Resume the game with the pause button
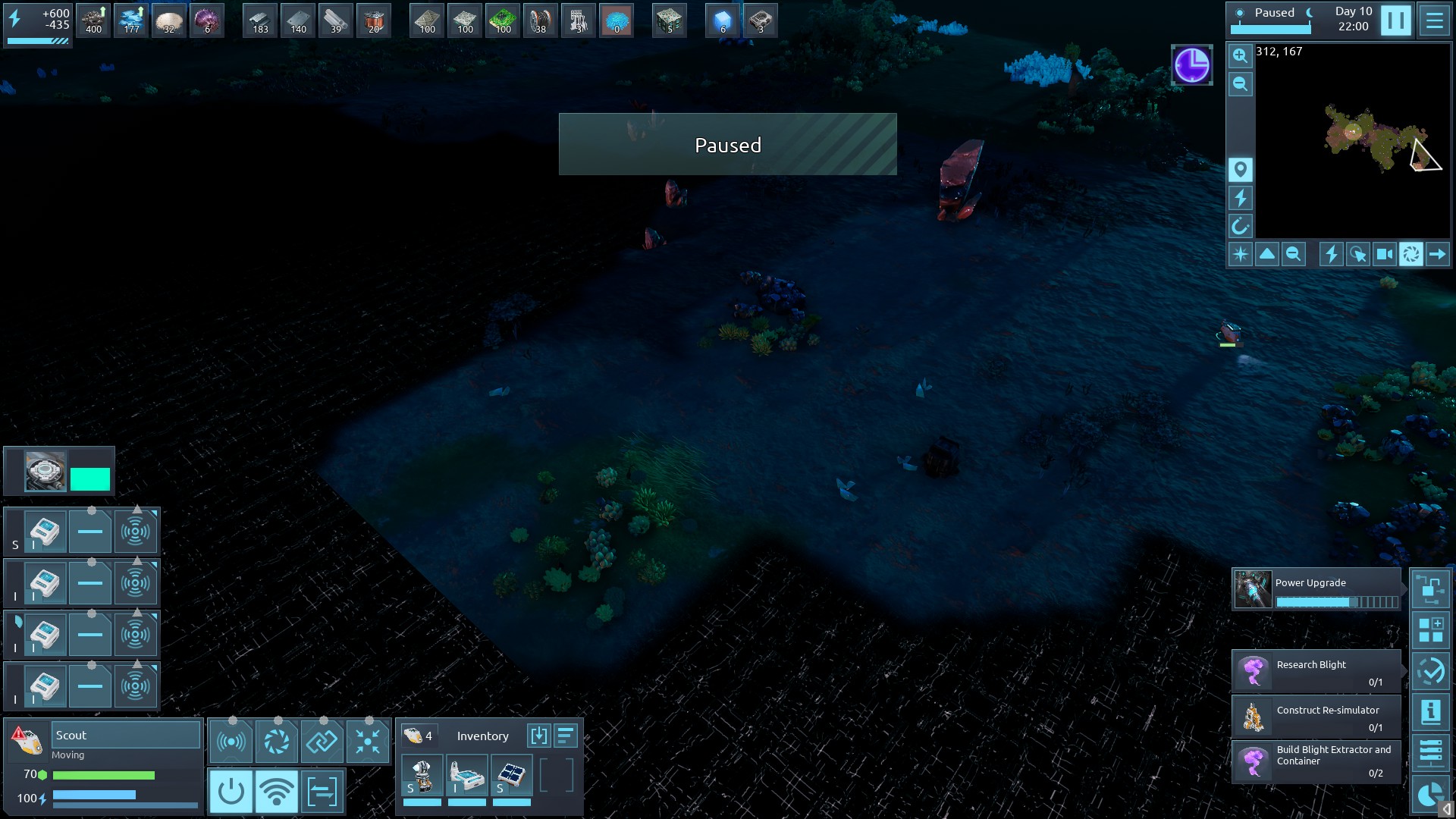This screenshot has height=819, width=1456. [x=1395, y=20]
